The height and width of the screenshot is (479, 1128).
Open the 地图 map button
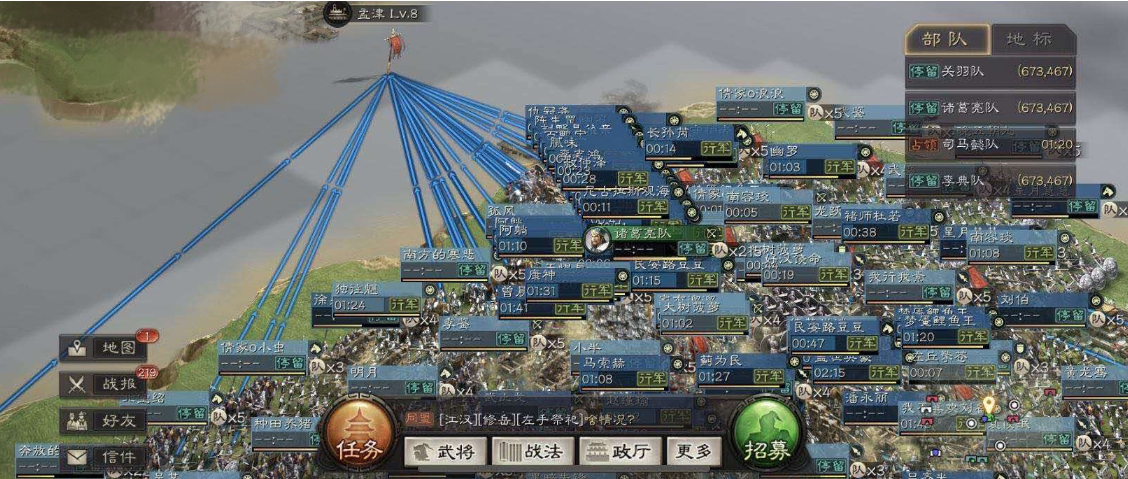[104, 348]
